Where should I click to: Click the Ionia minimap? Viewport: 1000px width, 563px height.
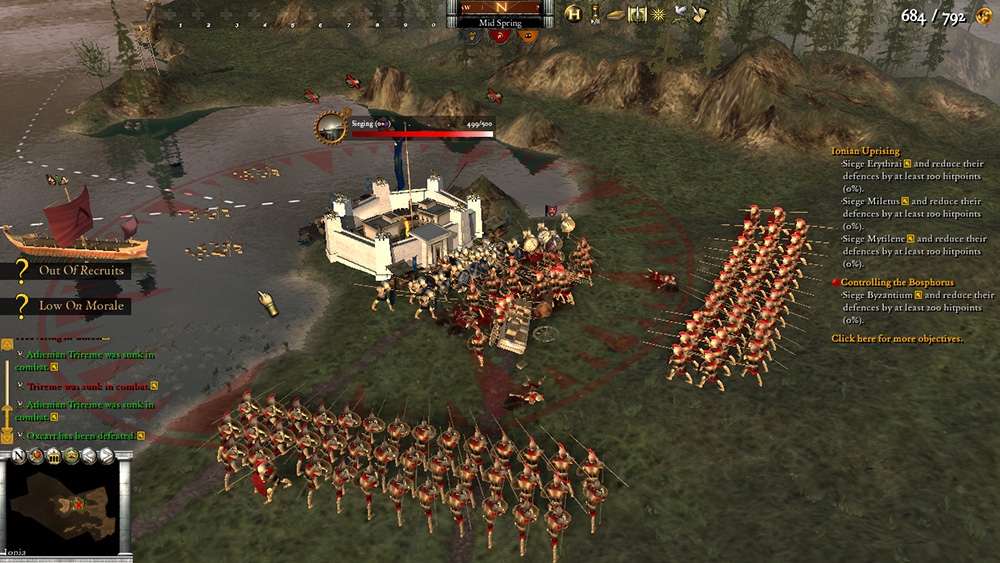coord(67,507)
